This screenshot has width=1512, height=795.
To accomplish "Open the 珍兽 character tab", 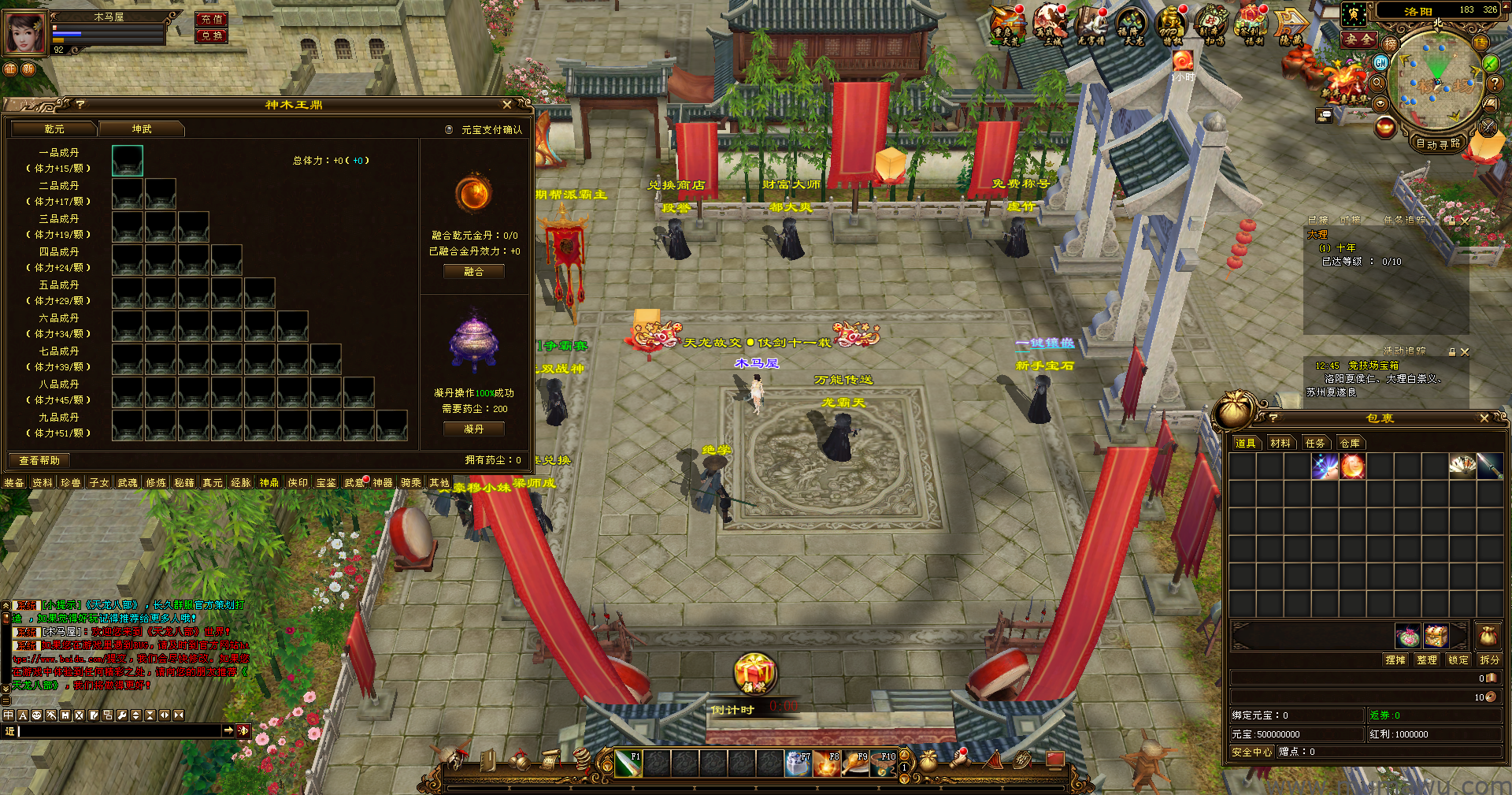I will (x=71, y=483).
